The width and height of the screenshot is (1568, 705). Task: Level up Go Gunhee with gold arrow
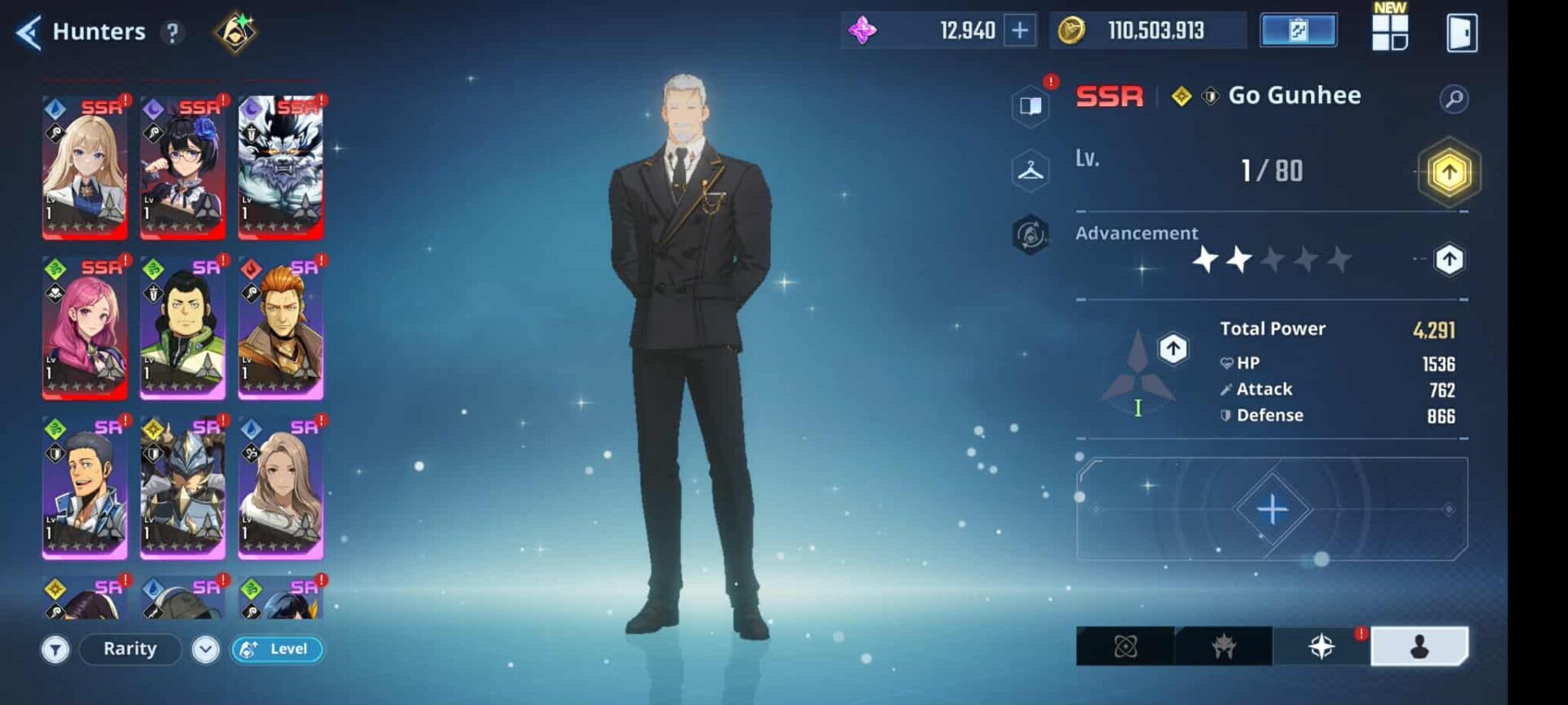click(1449, 172)
